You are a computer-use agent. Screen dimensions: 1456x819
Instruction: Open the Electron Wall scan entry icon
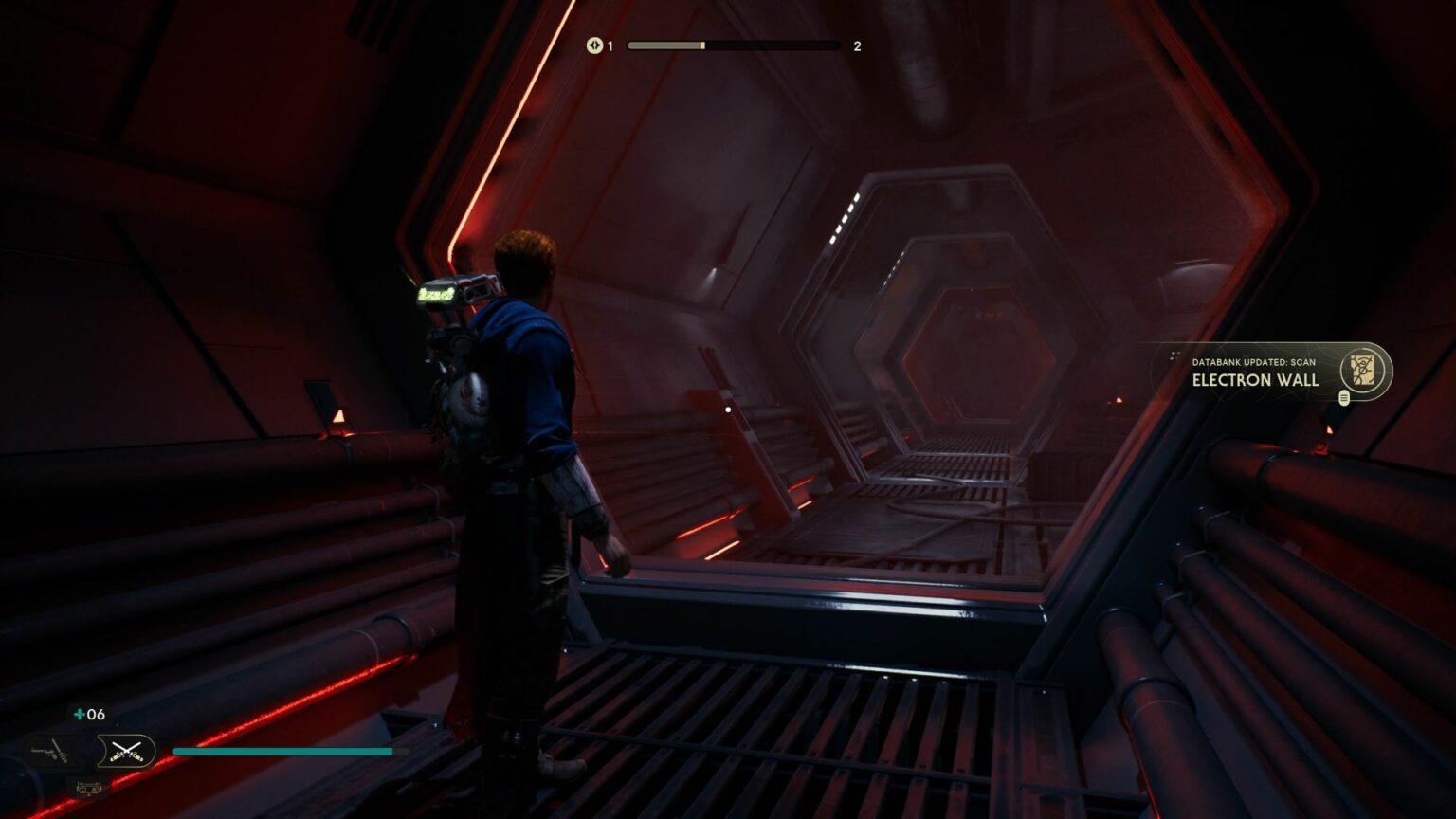tap(1362, 371)
